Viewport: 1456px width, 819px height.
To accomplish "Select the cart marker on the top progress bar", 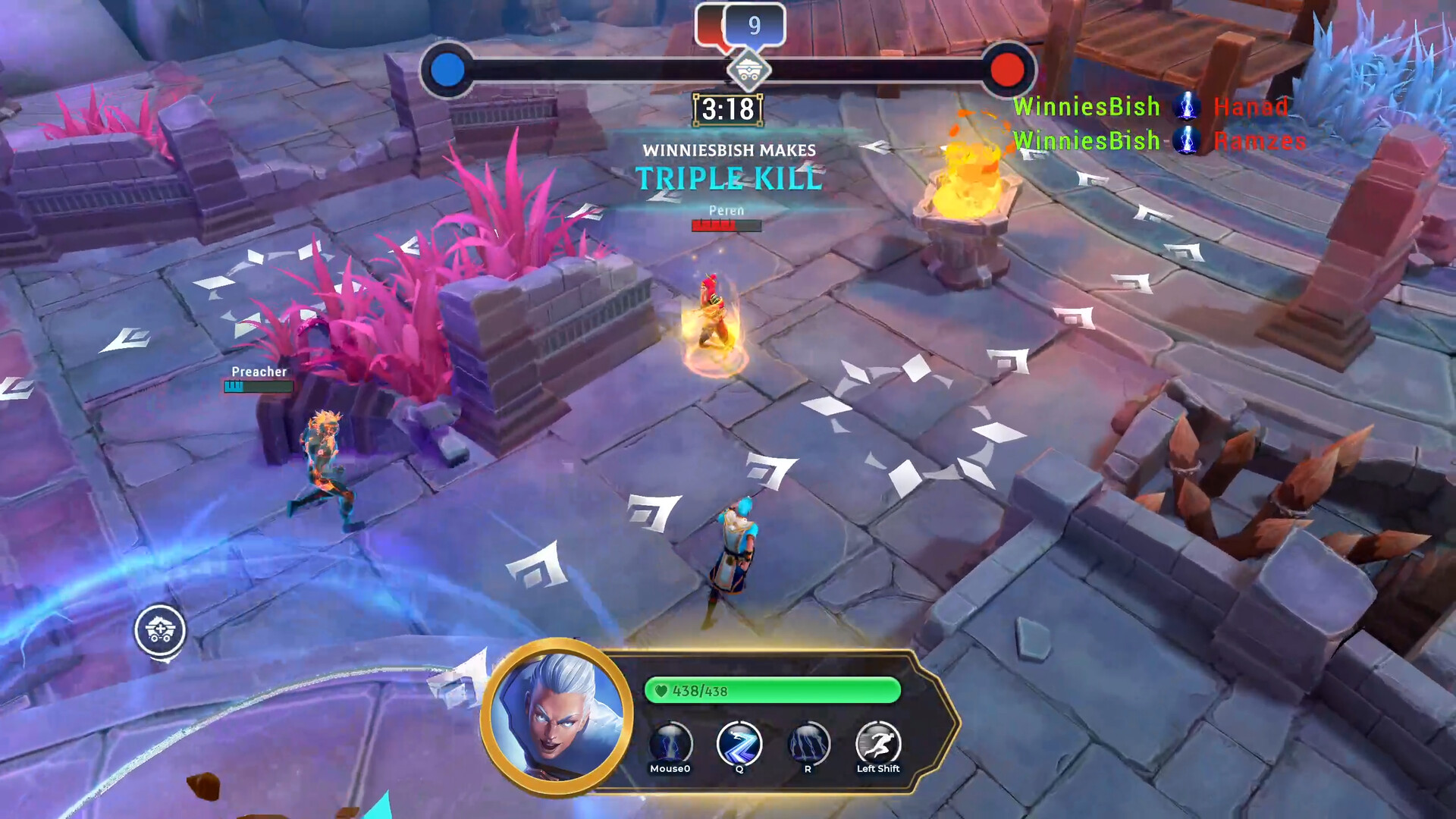I will (x=749, y=70).
